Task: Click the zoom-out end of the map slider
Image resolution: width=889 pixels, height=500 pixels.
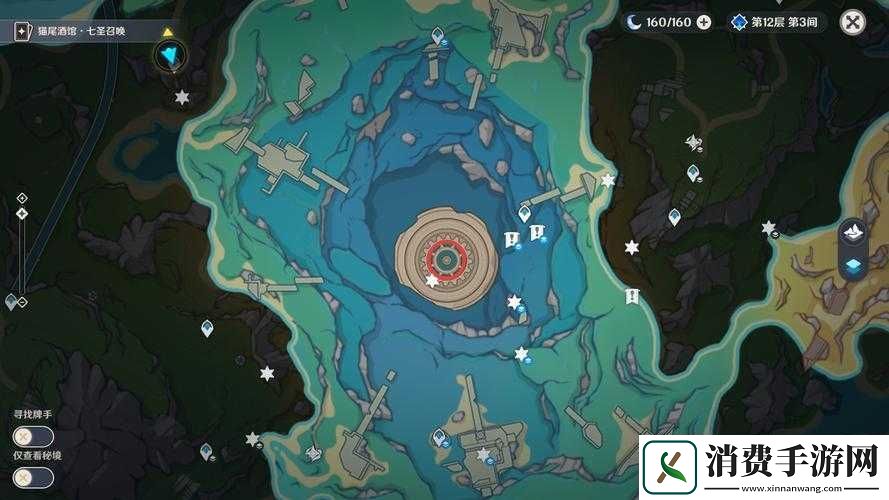Action: point(21,302)
